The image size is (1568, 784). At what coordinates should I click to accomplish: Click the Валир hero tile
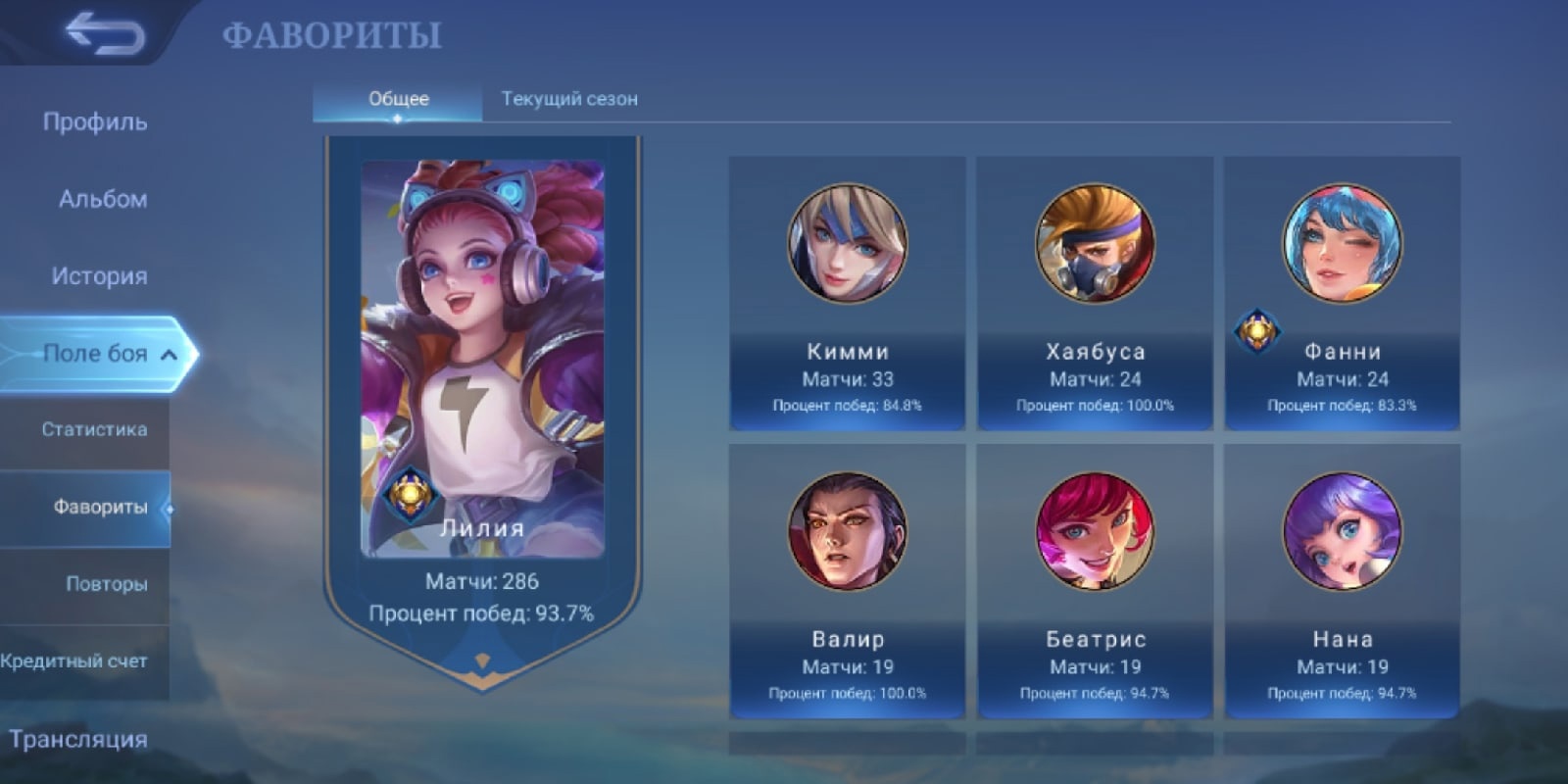(847, 580)
